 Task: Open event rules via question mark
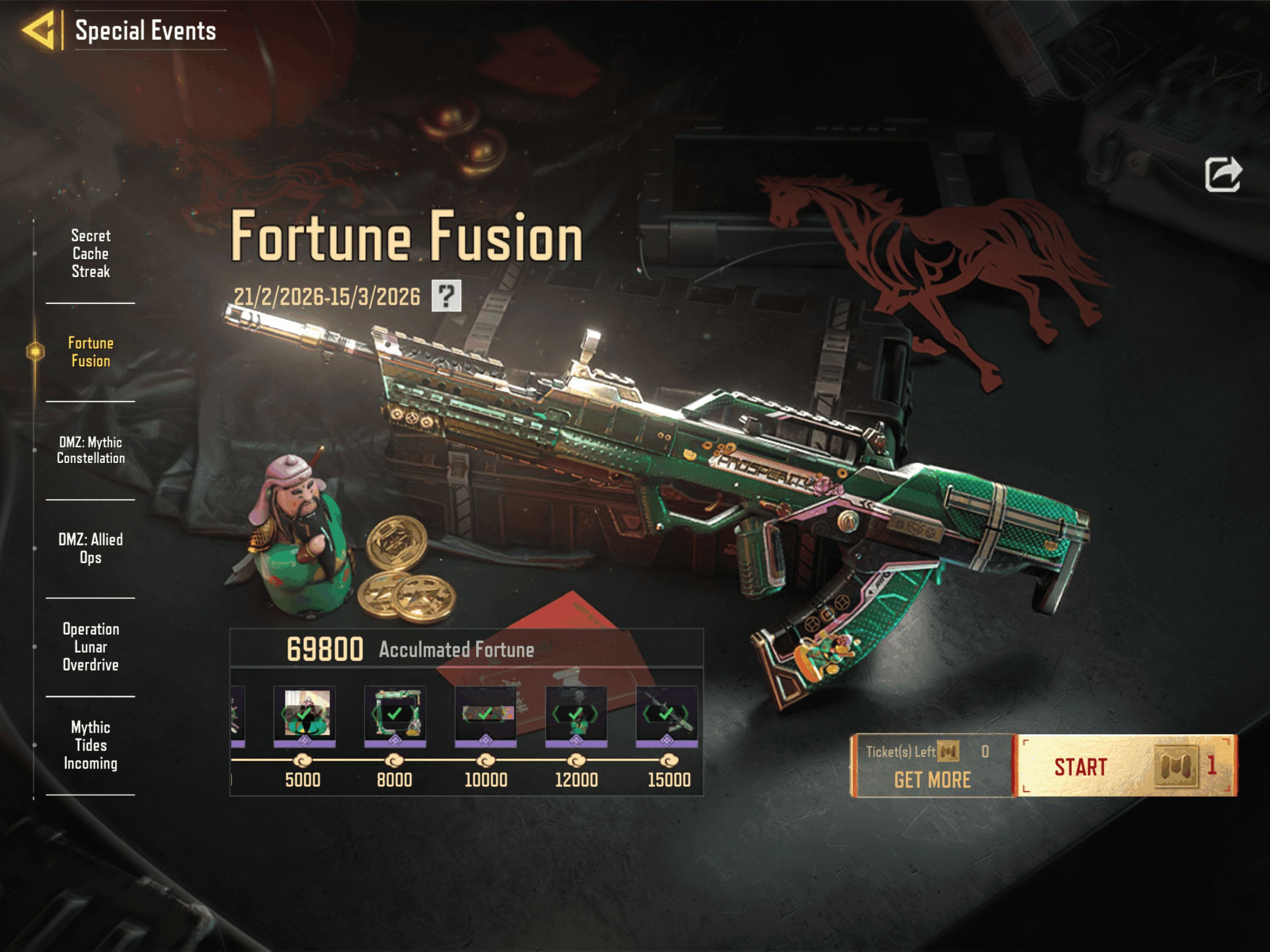[x=446, y=296]
